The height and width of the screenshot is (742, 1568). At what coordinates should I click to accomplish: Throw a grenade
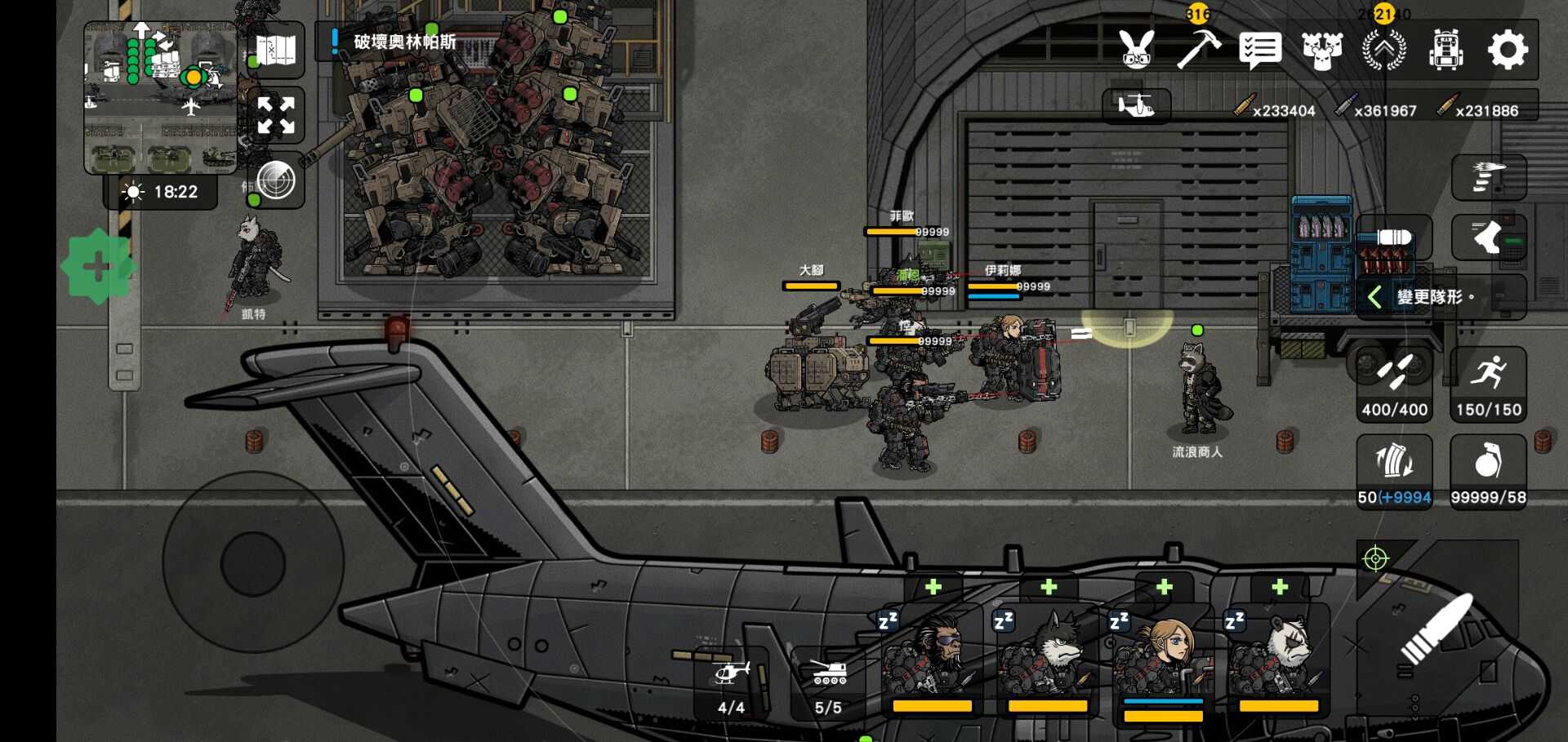tap(1488, 471)
